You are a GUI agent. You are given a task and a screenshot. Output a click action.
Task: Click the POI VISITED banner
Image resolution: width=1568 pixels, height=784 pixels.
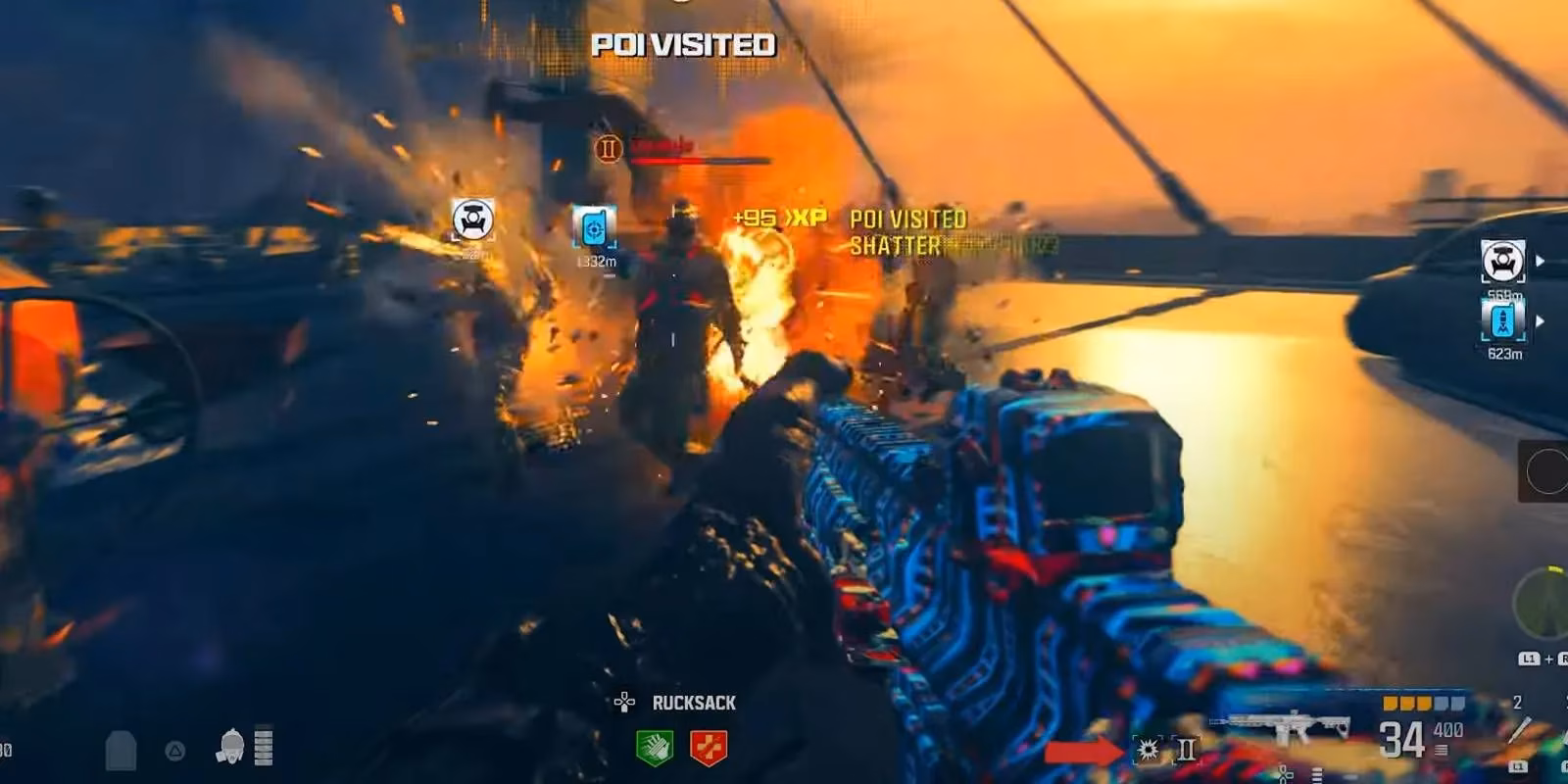675,44
